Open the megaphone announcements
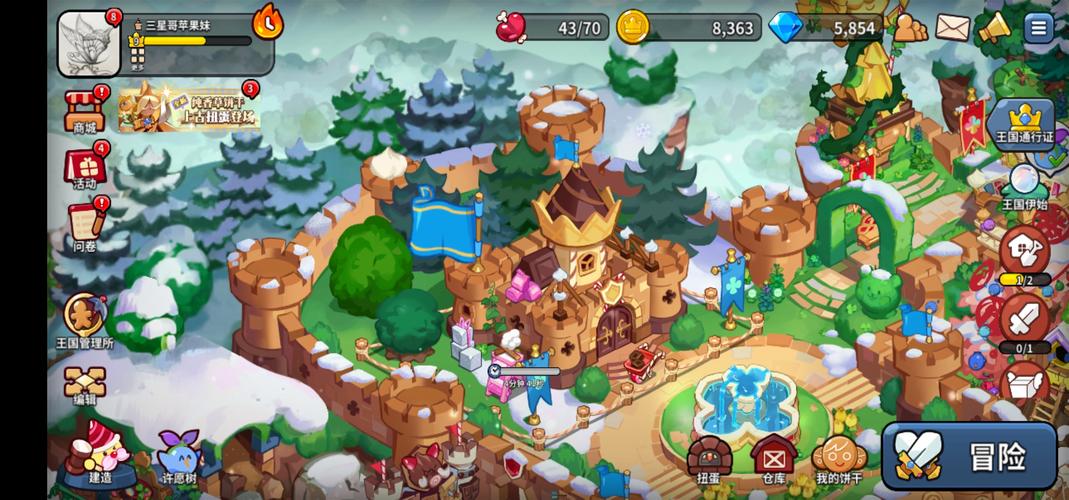Image resolution: width=1069 pixels, height=500 pixels. click(995, 28)
